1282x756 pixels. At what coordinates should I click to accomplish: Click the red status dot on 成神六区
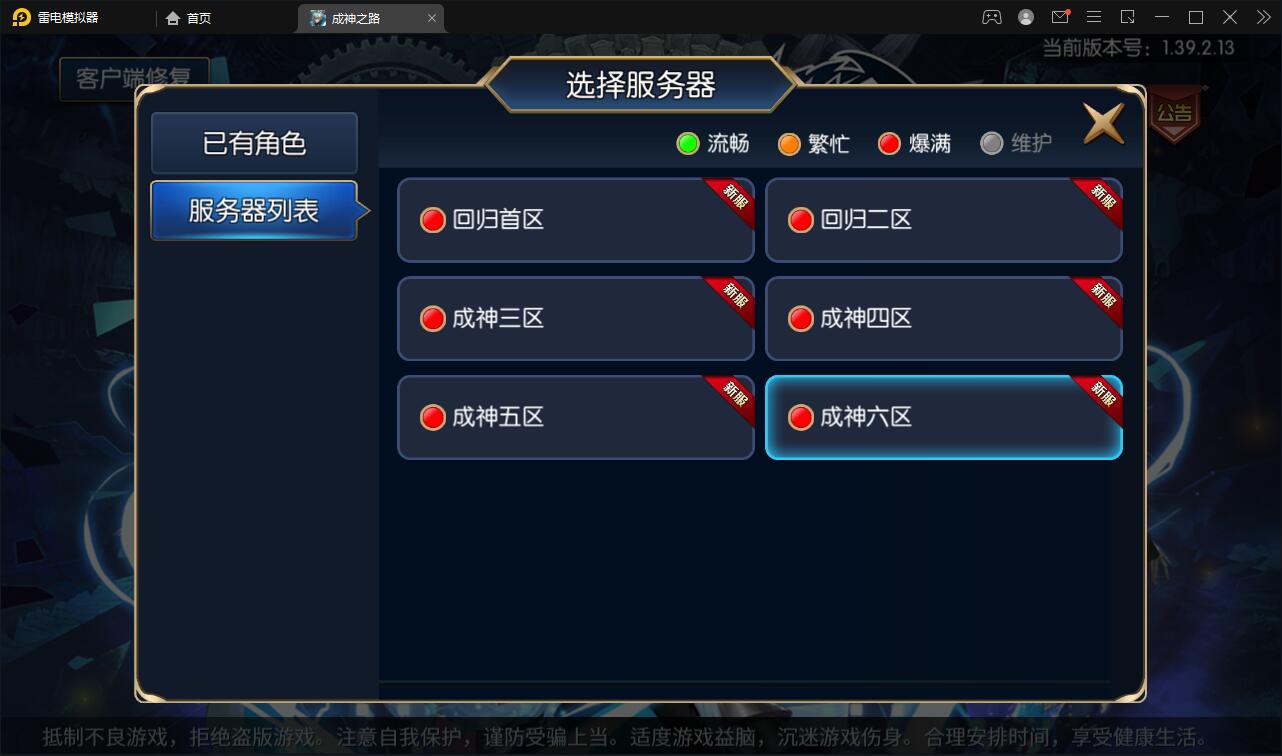pyautogui.click(x=800, y=417)
